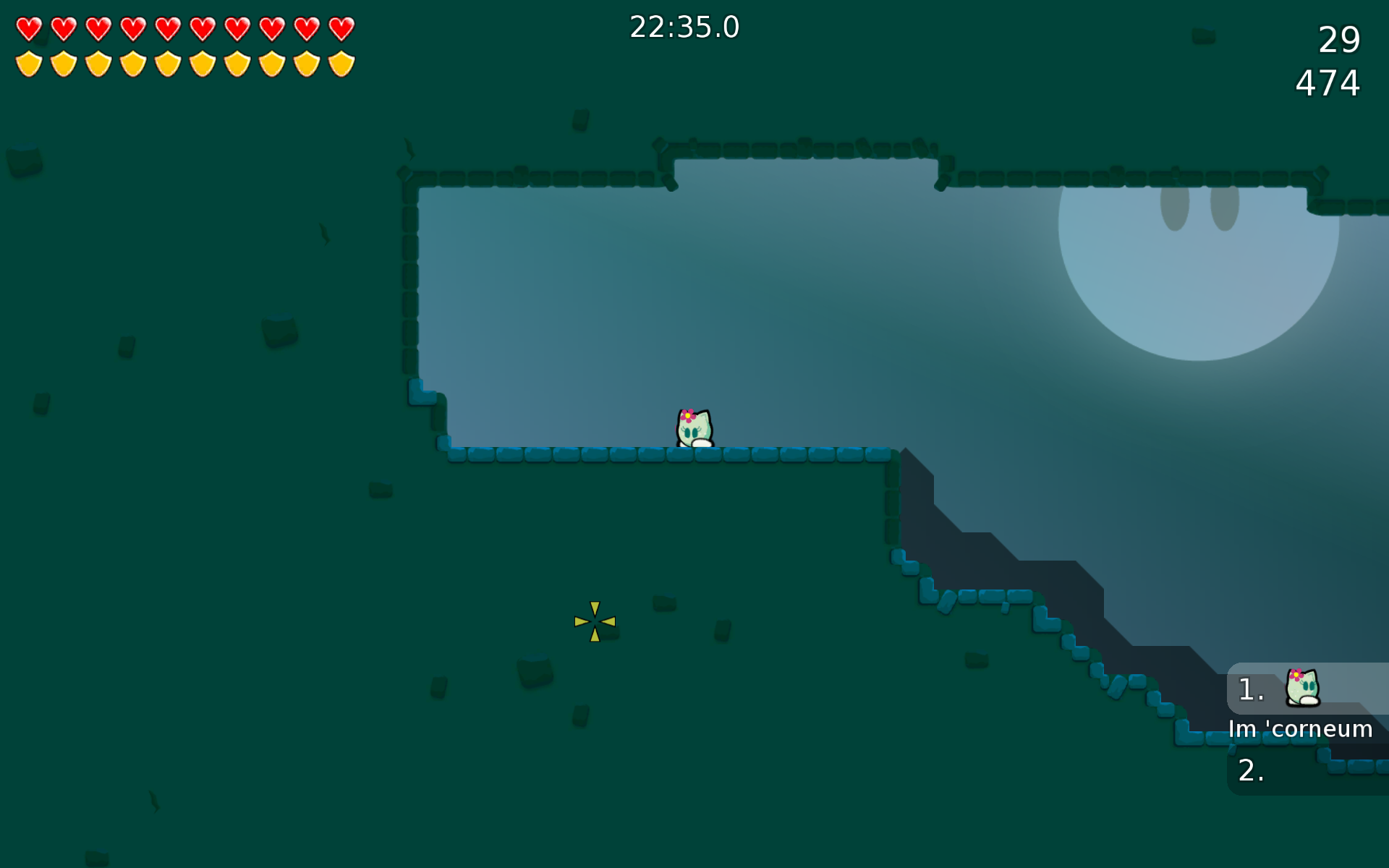Click the yellow crosshair cursor marker
This screenshot has height=868, width=1389.
pos(594,622)
